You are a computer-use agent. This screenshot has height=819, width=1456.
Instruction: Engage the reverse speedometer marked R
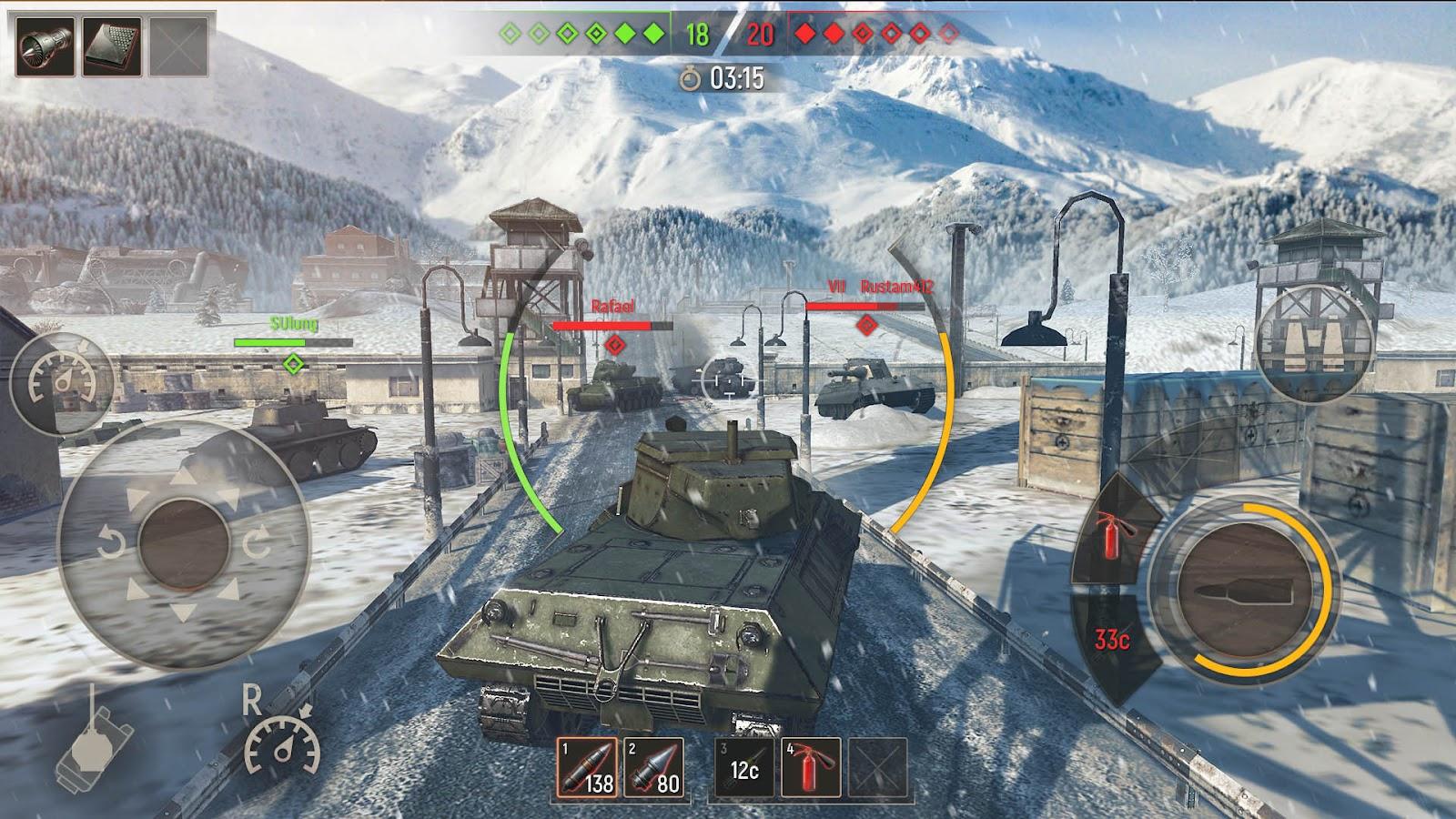[x=282, y=740]
